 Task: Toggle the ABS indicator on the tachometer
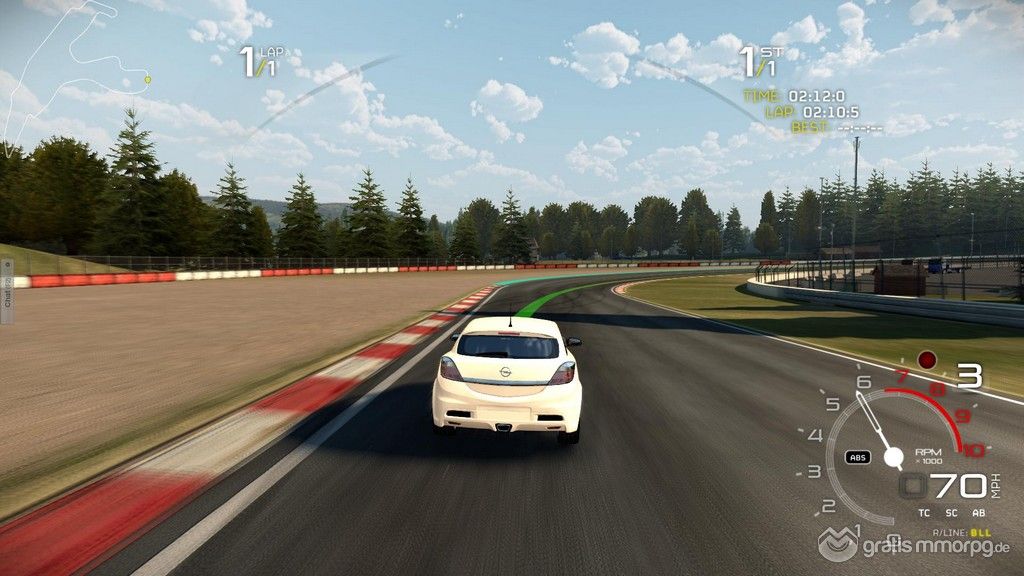pyautogui.click(x=857, y=457)
